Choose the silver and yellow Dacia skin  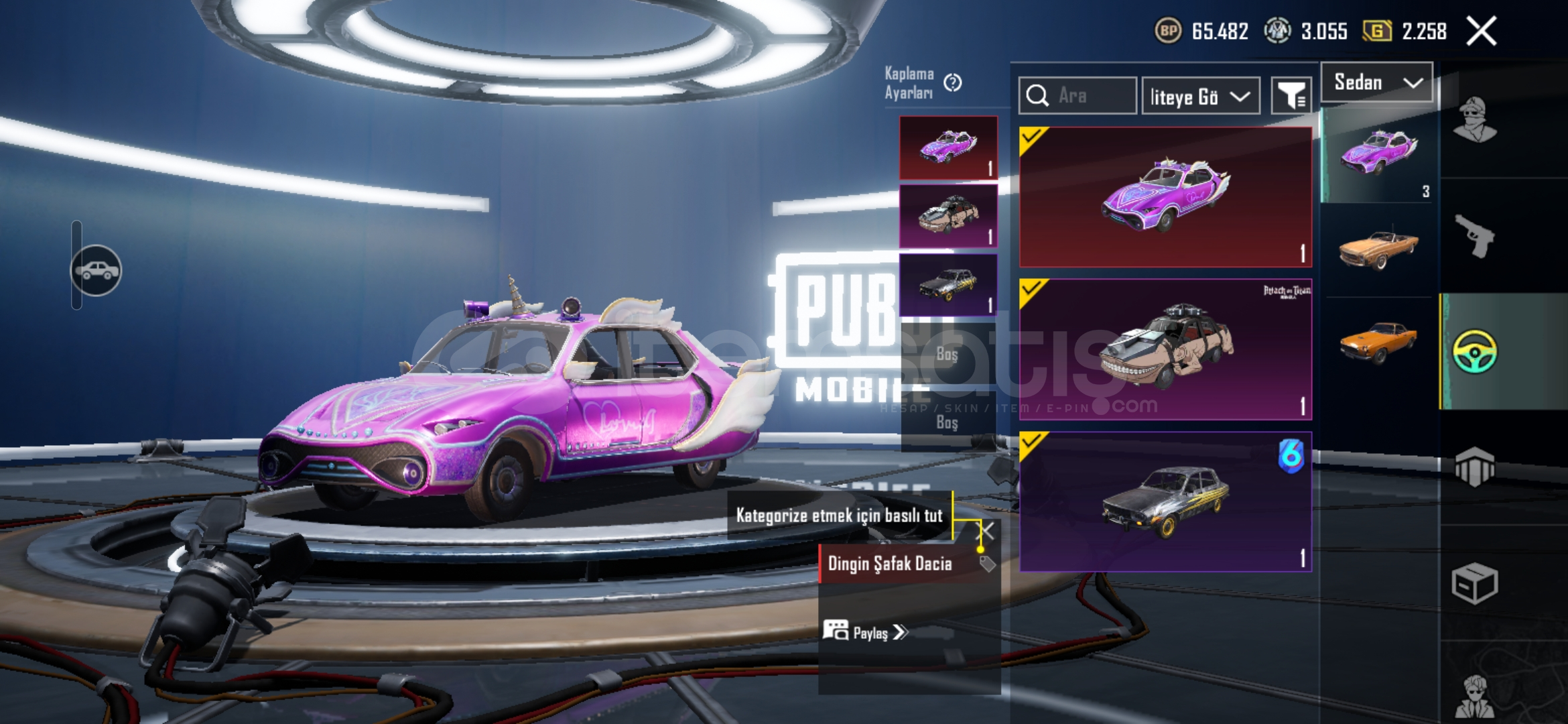pyautogui.click(x=1165, y=501)
